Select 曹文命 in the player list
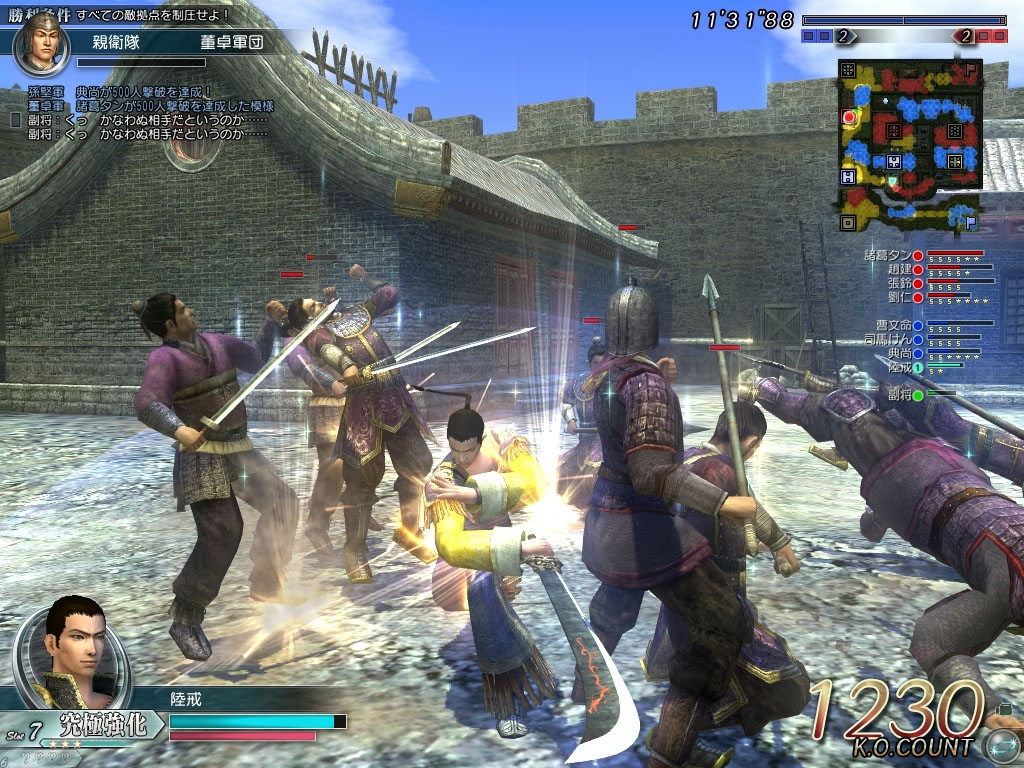 click(895, 325)
